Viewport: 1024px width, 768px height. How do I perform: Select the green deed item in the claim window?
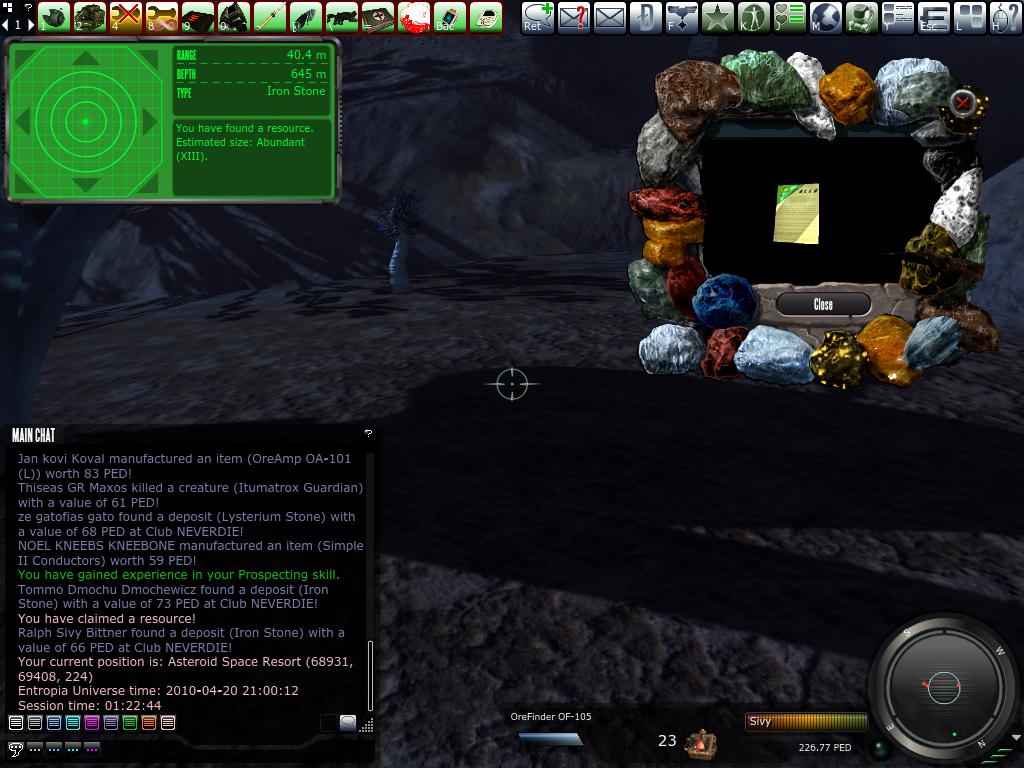pyautogui.click(x=798, y=213)
